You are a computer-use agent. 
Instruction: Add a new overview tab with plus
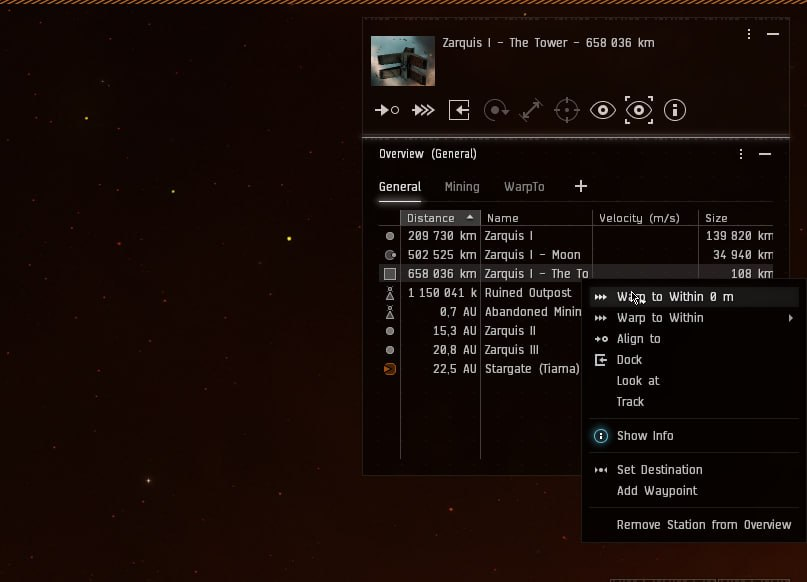[581, 186]
